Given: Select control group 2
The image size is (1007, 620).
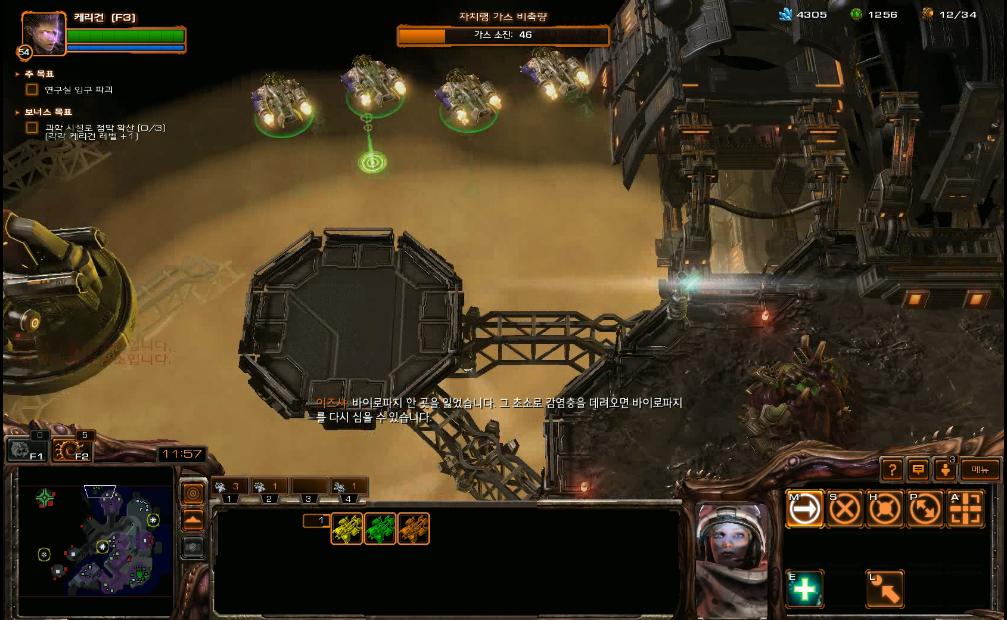Looking at the screenshot, I should click(x=269, y=489).
